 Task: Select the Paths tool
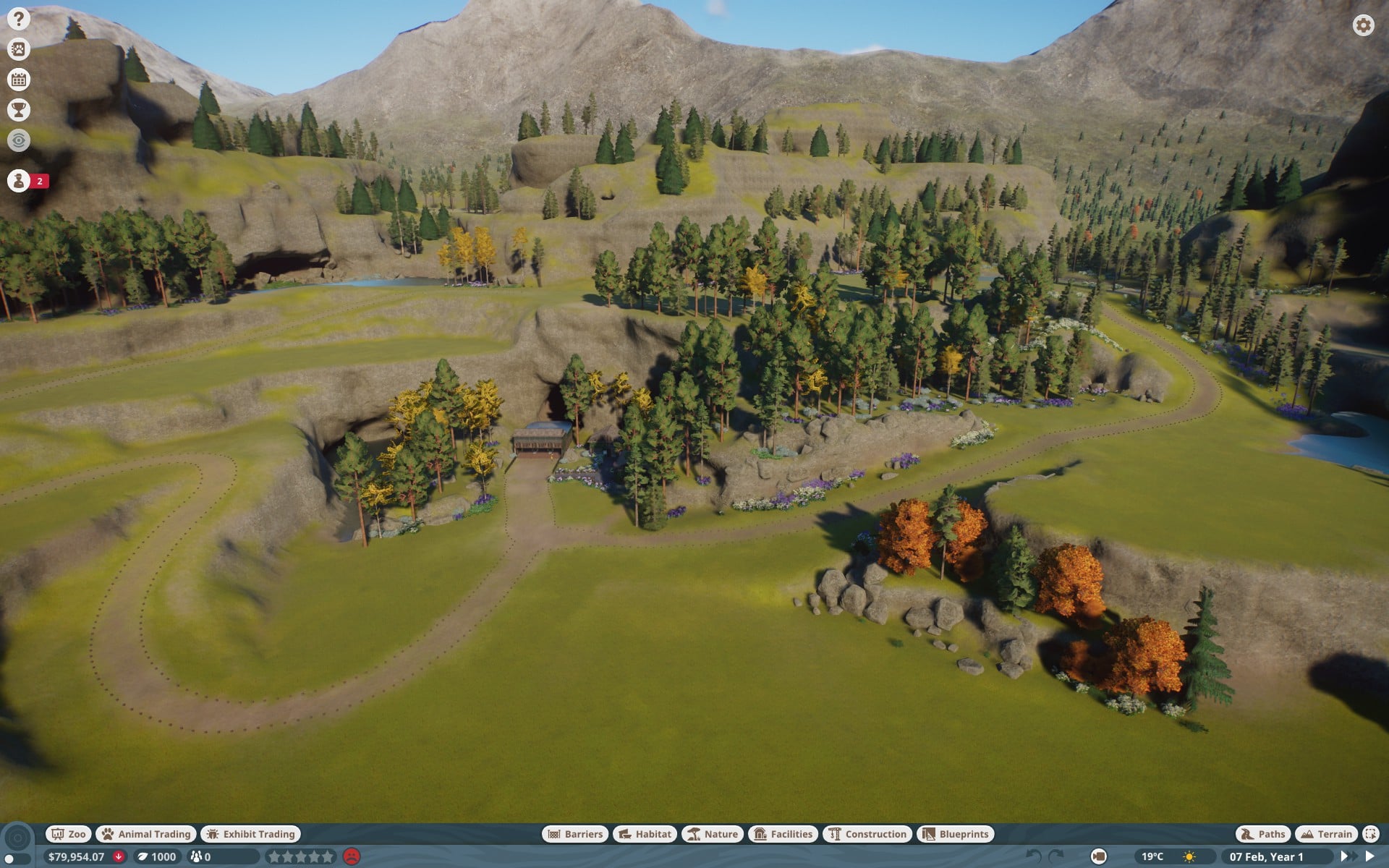(1263, 834)
